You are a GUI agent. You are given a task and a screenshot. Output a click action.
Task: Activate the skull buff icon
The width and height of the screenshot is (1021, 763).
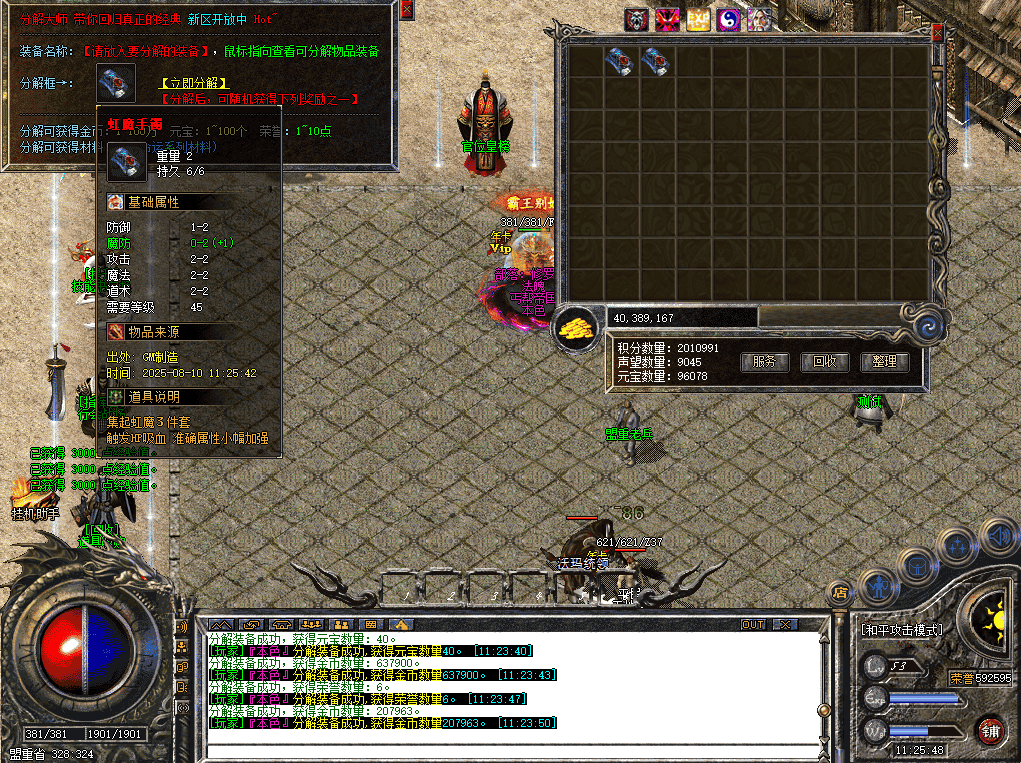point(637,20)
